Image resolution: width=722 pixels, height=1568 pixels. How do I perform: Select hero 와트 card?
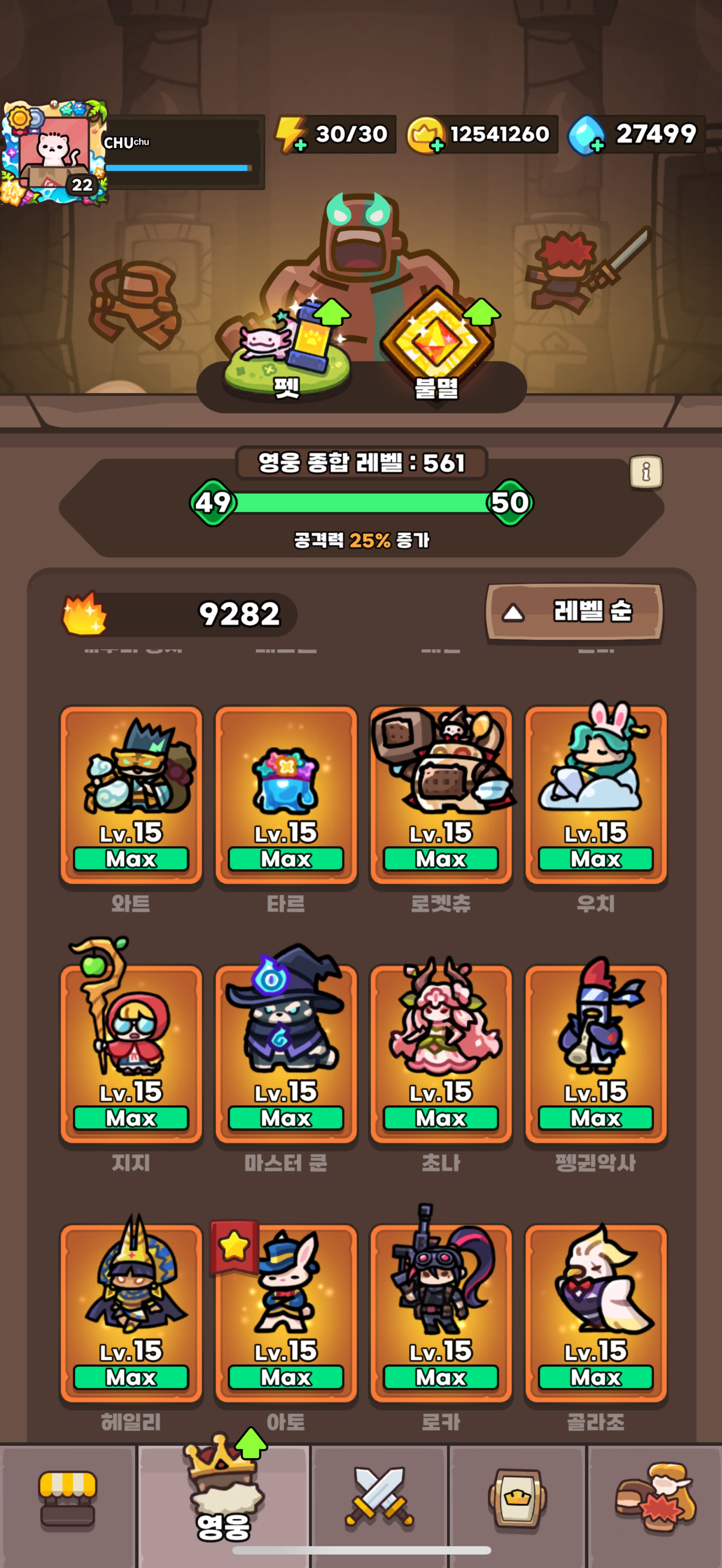click(x=131, y=794)
